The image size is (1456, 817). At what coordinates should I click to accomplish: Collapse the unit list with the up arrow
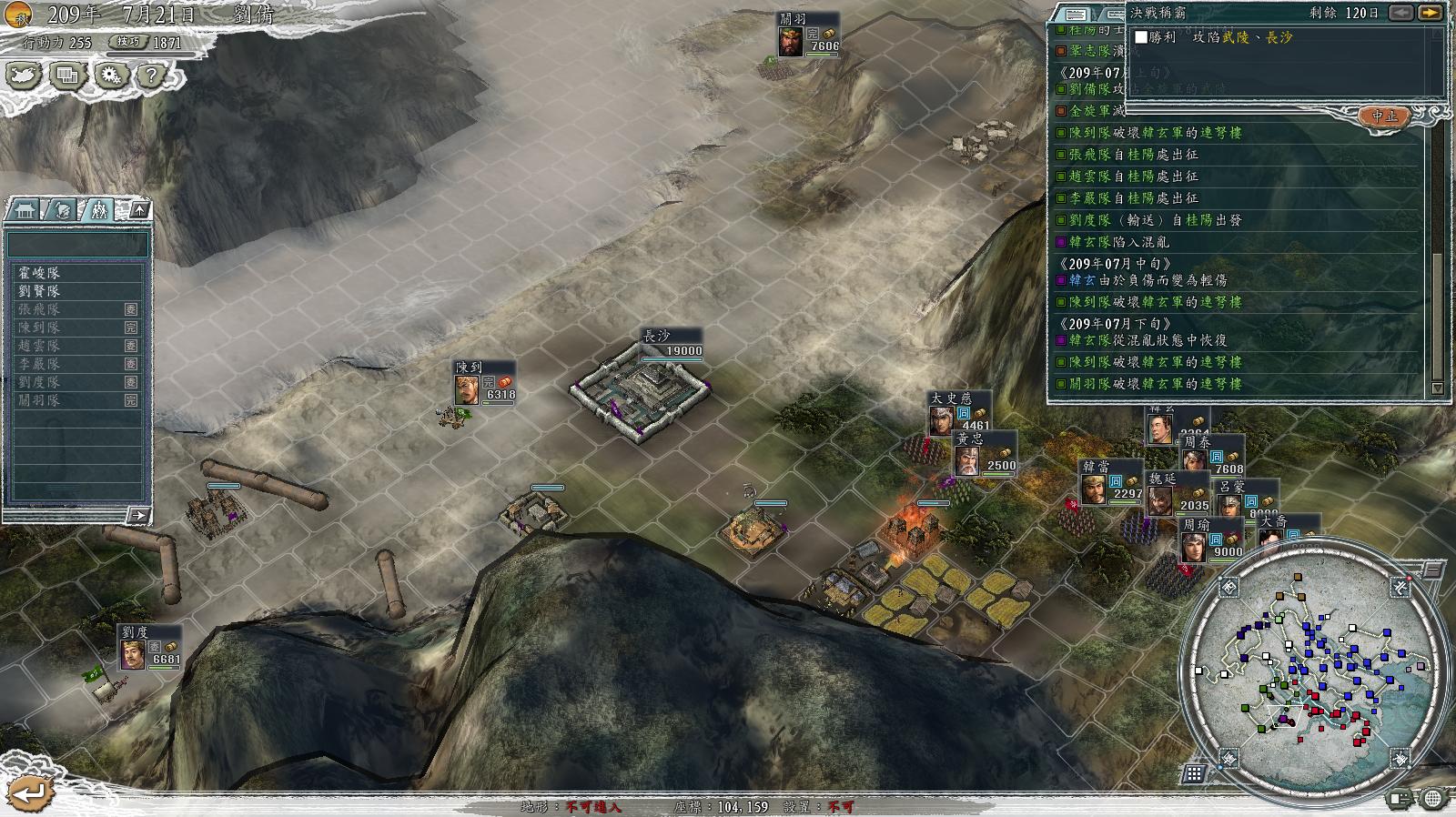pos(139,210)
